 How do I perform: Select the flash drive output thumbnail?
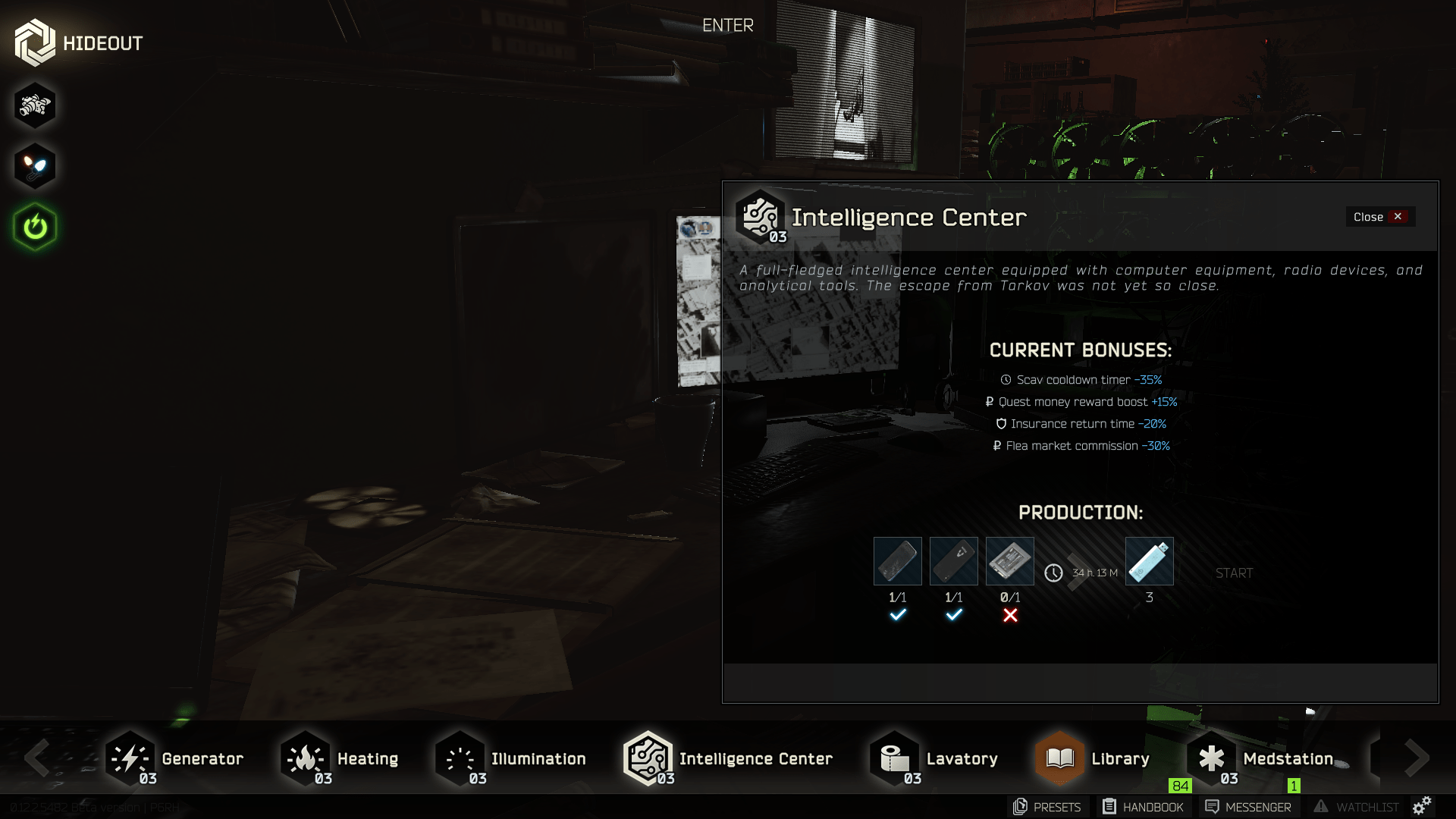(x=1149, y=561)
